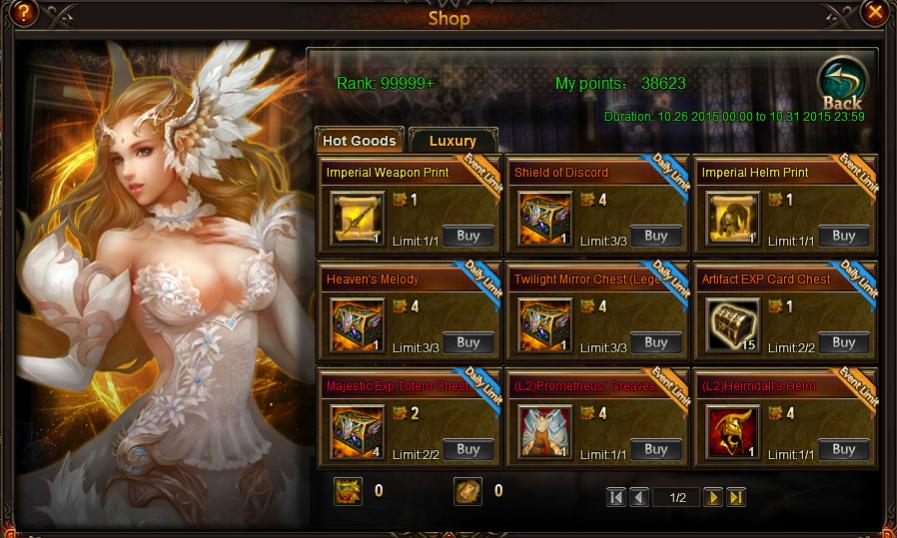This screenshot has height=538, width=897.
Task: Purchase the Imperial Helm Print
Action: coord(844,236)
